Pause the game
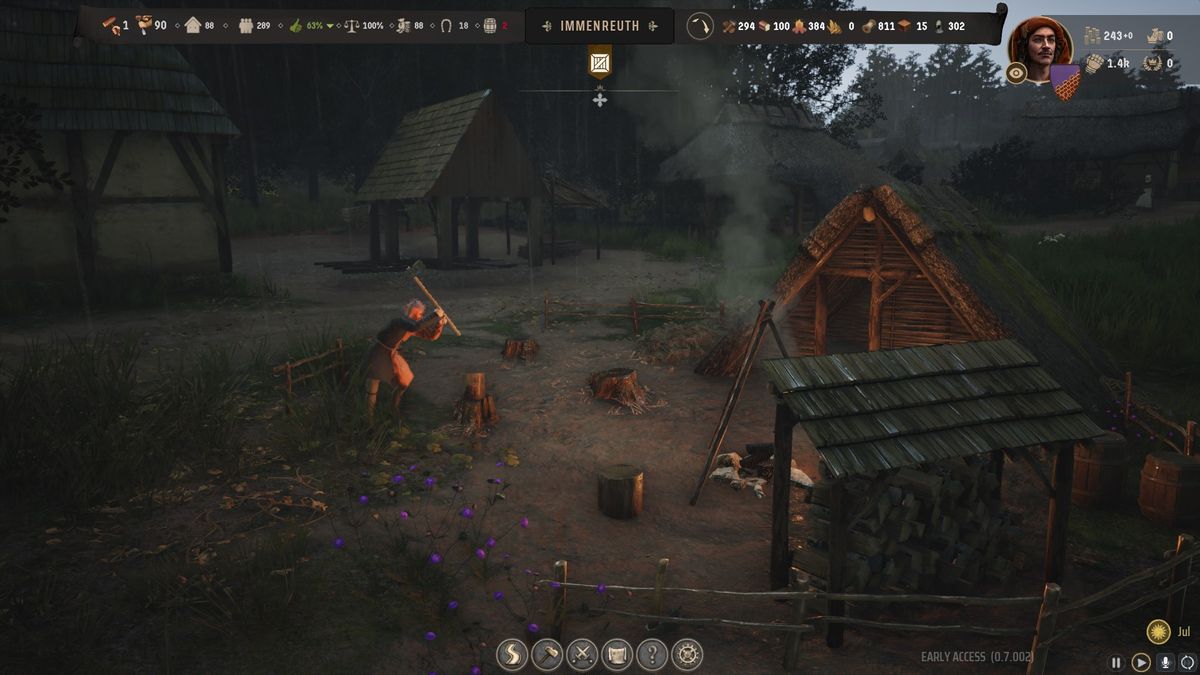 [1116, 662]
